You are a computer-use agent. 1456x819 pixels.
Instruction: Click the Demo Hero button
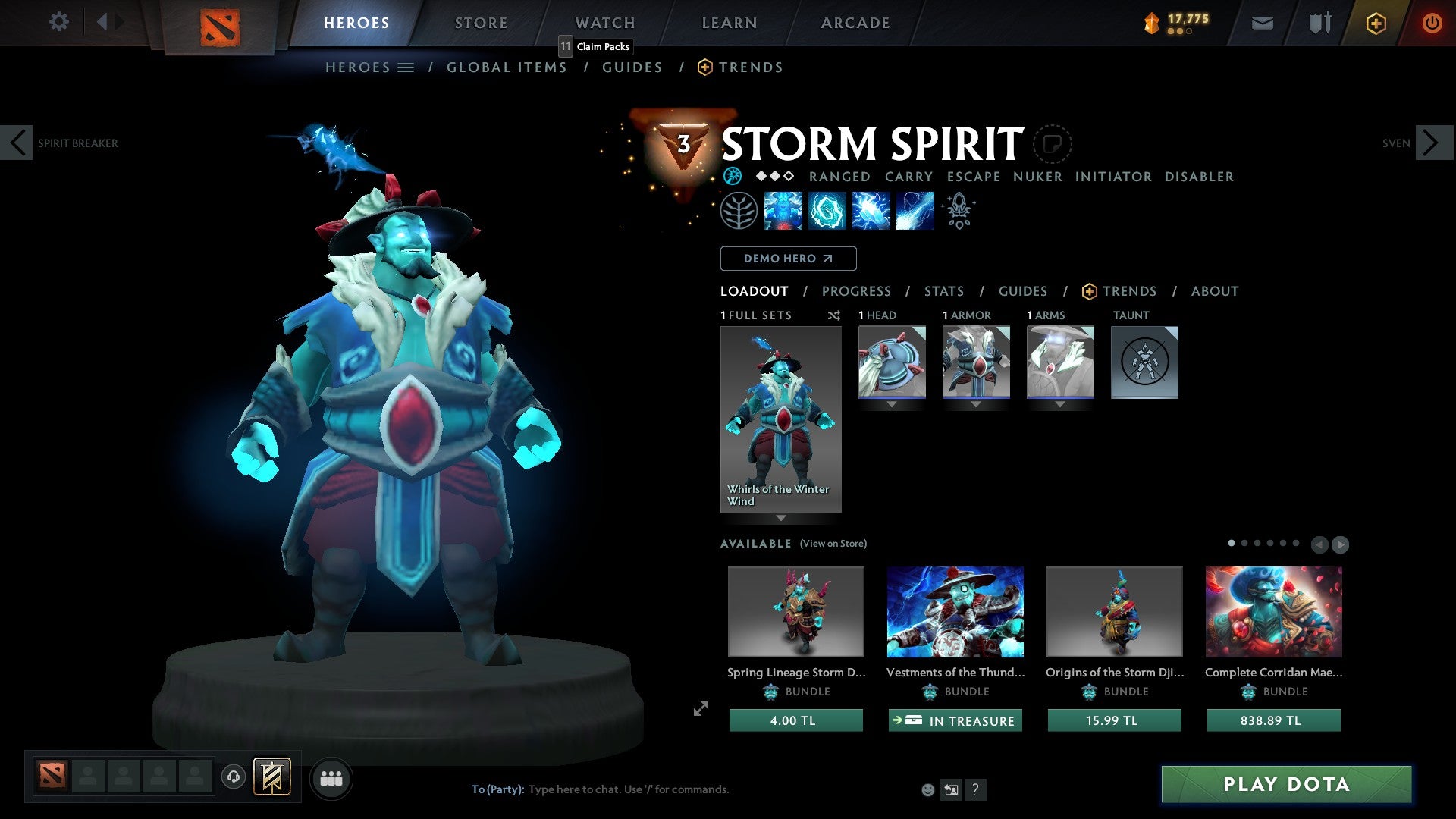(x=788, y=258)
